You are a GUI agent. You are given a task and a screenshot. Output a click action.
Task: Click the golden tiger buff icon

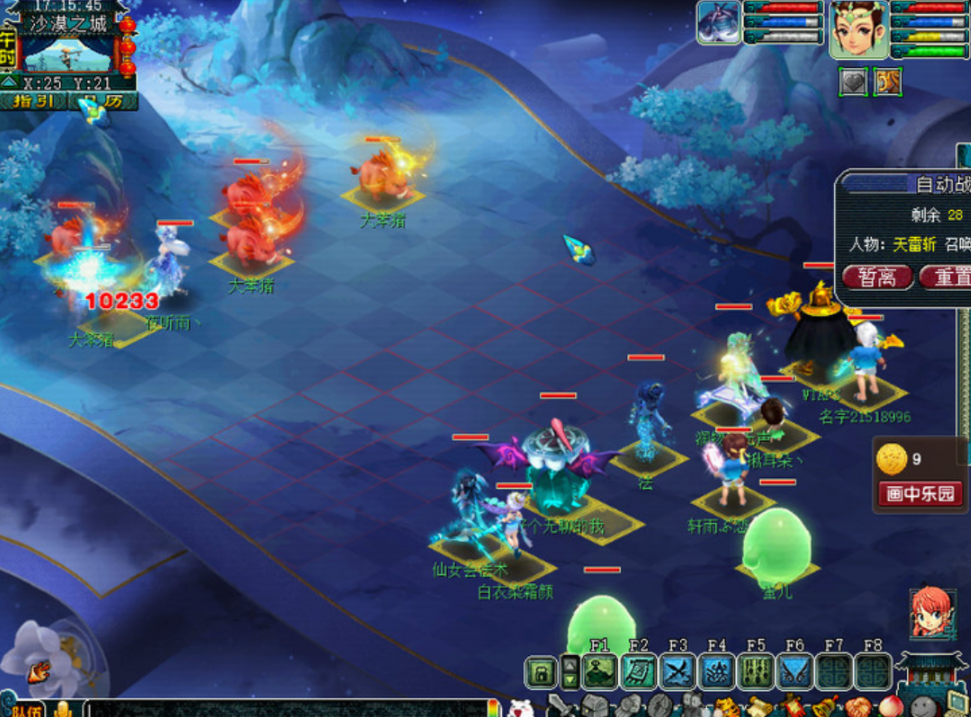888,83
